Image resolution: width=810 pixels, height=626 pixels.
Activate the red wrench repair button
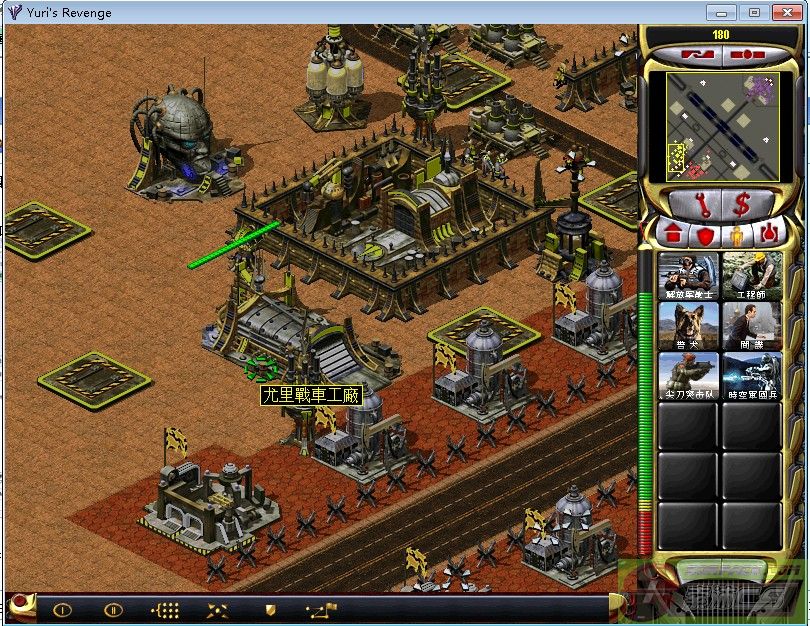[x=701, y=205]
